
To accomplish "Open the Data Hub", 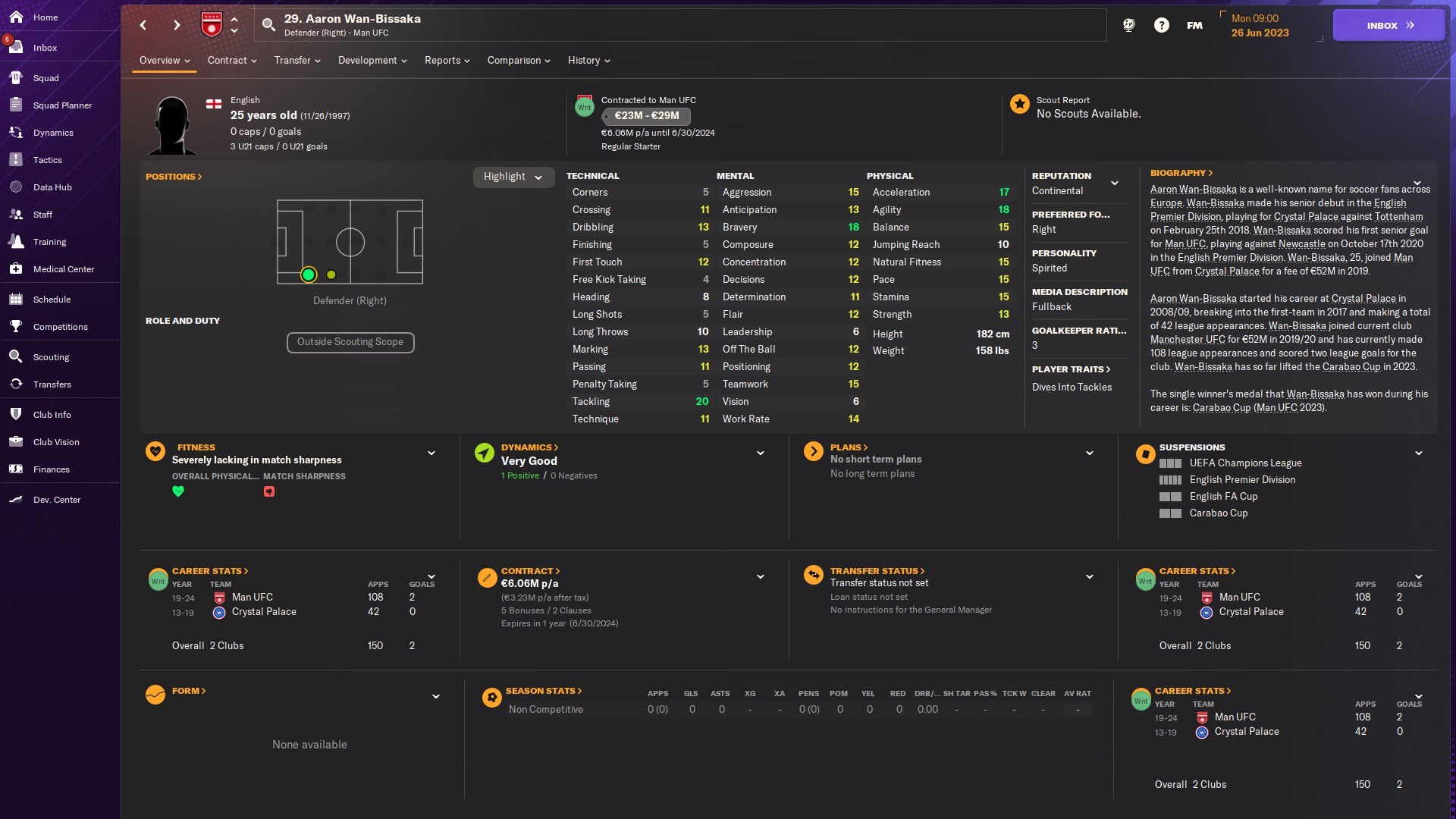I will click(x=53, y=187).
